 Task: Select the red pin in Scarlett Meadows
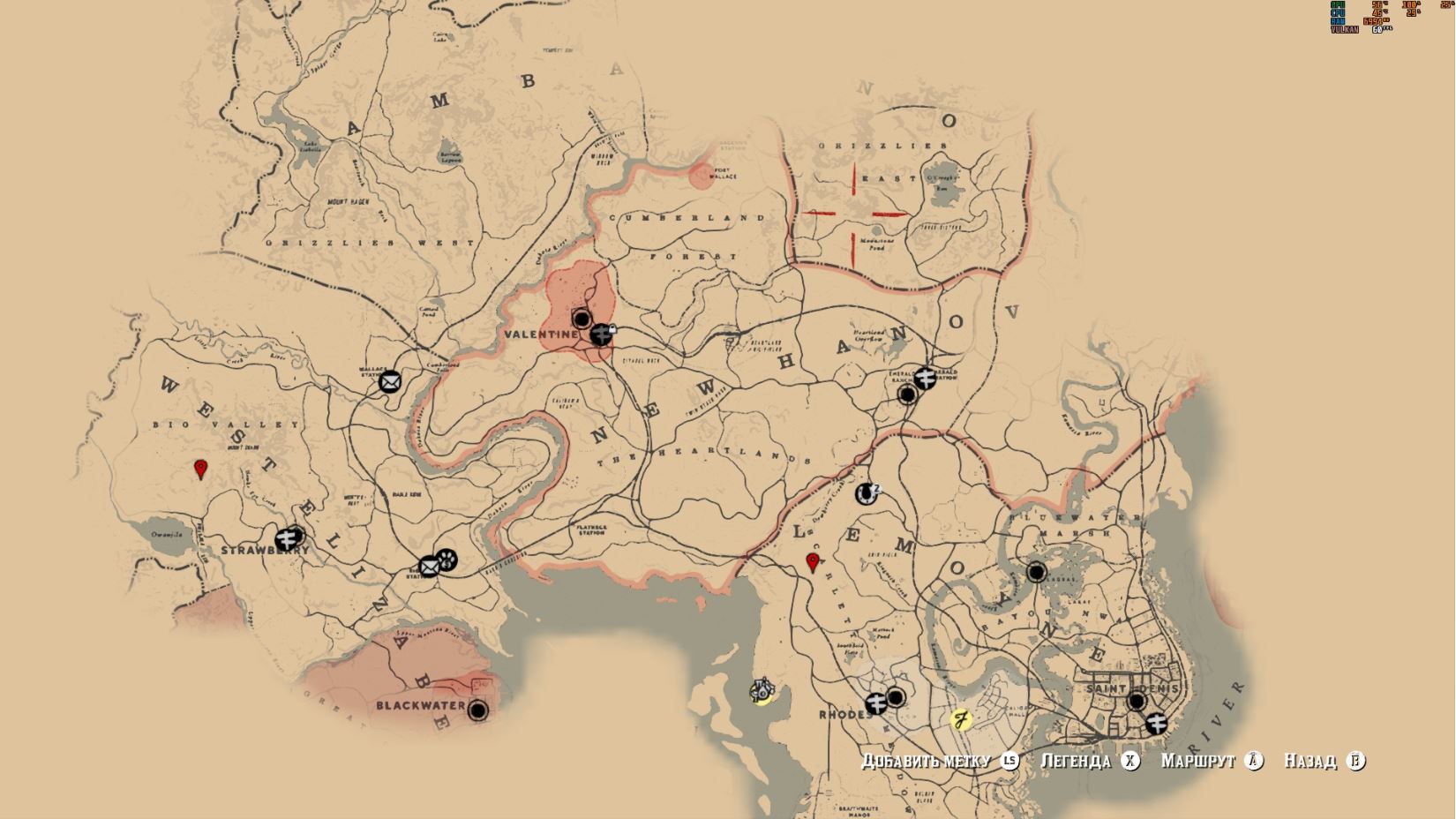(x=814, y=563)
